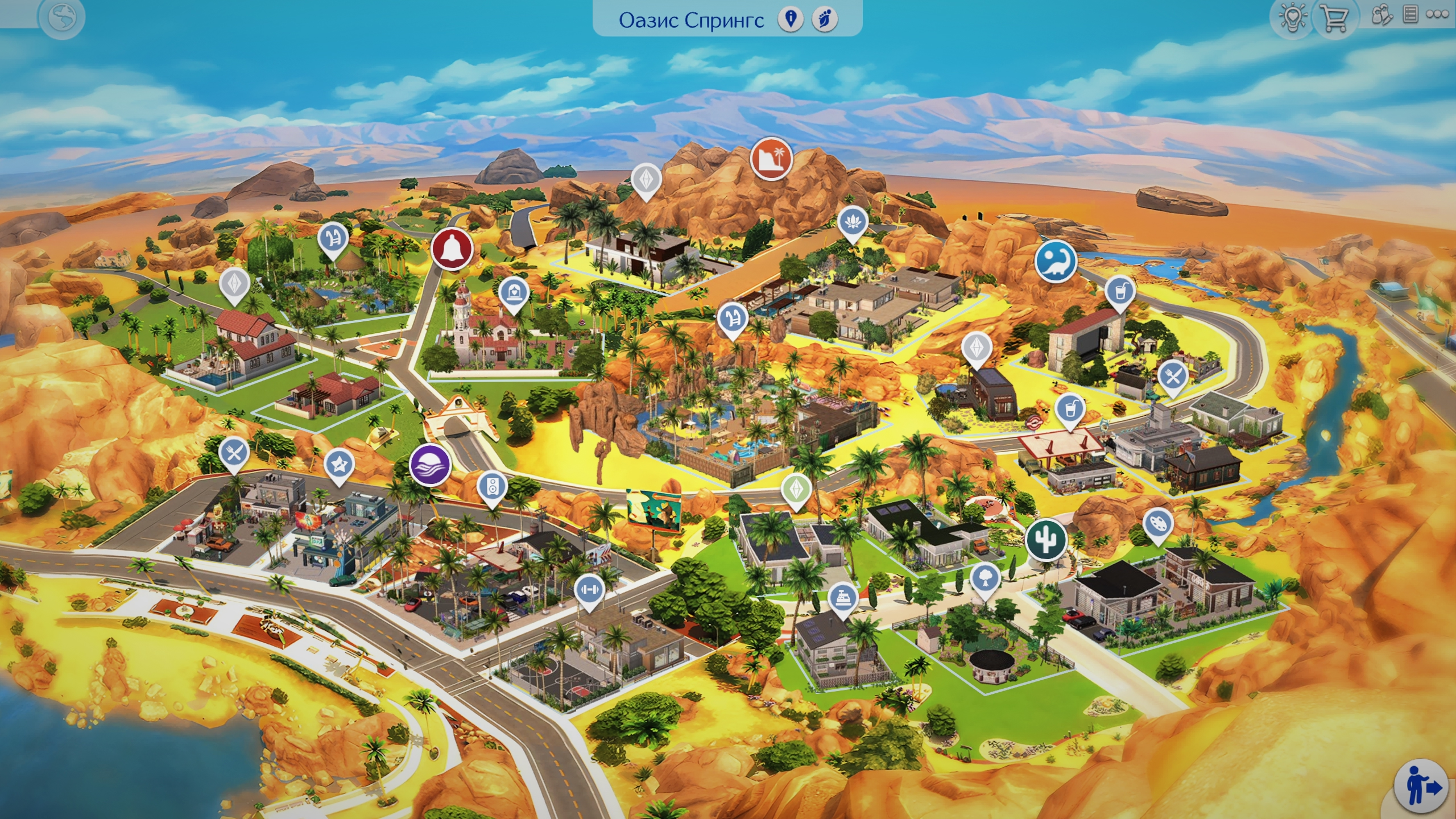Click the heart lightbulb icon
Viewport: 1456px width, 819px height.
click(x=1292, y=18)
